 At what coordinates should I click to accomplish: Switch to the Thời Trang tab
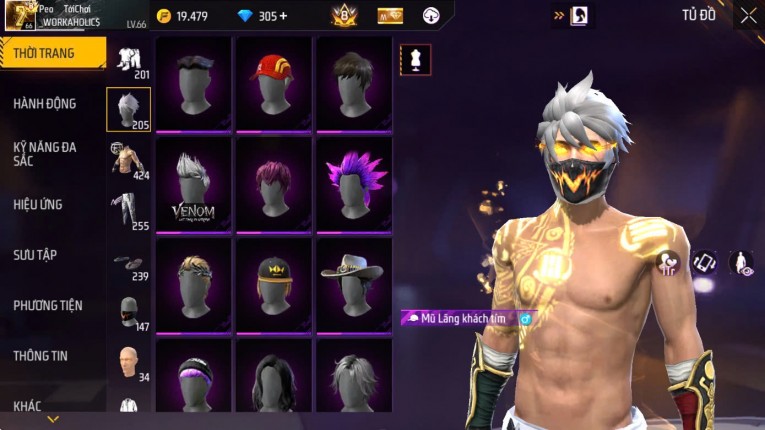pyautogui.click(x=52, y=53)
